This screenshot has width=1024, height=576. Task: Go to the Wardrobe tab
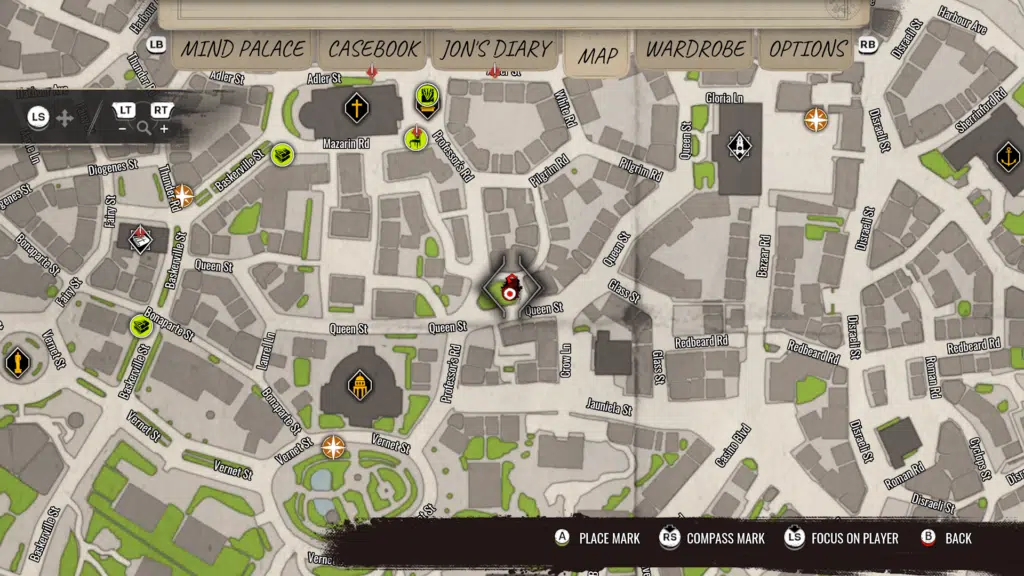click(x=696, y=50)
